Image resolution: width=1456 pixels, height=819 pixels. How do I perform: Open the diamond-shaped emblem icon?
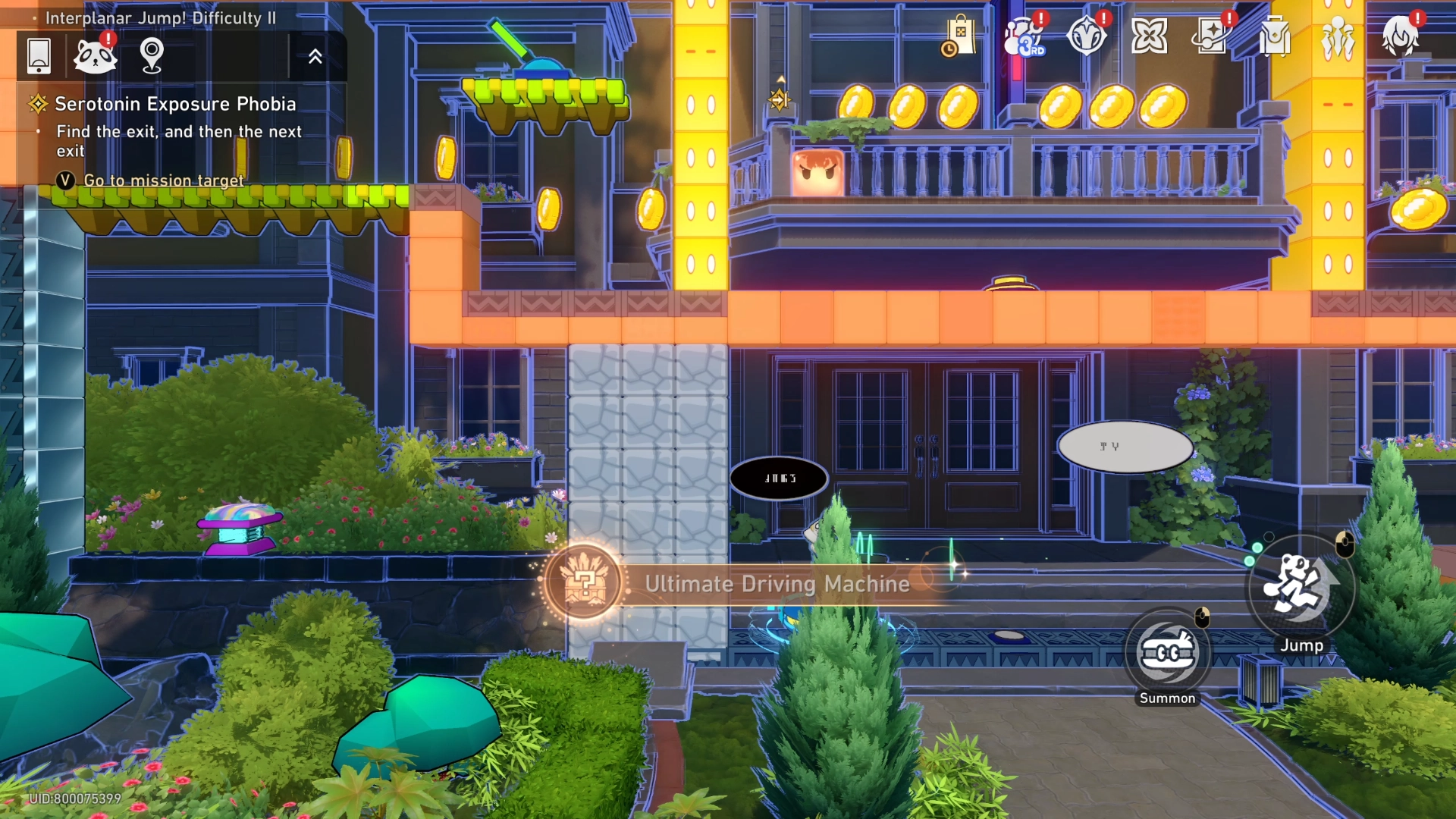click(x=1086, y=36)
